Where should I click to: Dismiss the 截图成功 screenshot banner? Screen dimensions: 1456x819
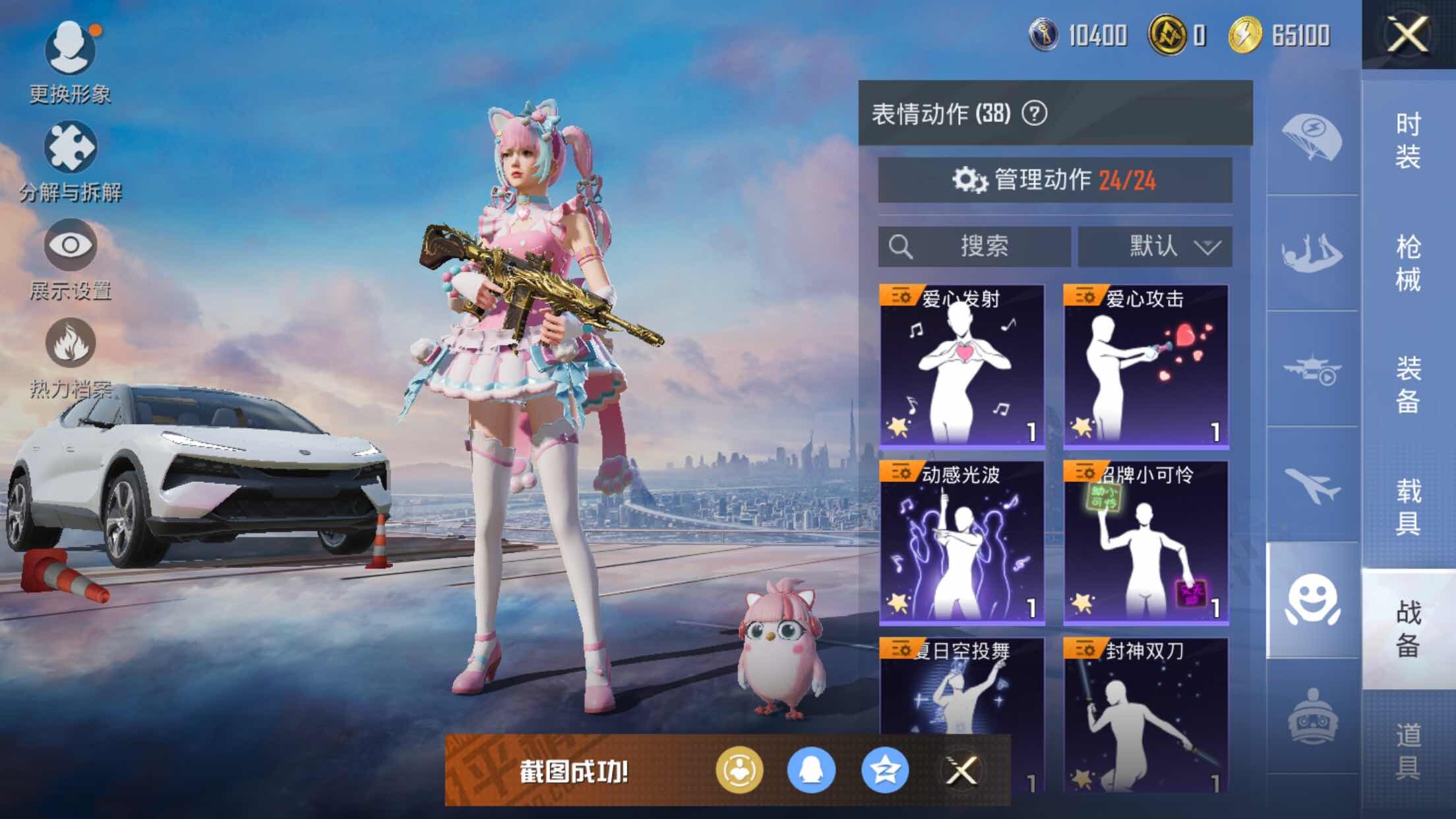(961, 770)
